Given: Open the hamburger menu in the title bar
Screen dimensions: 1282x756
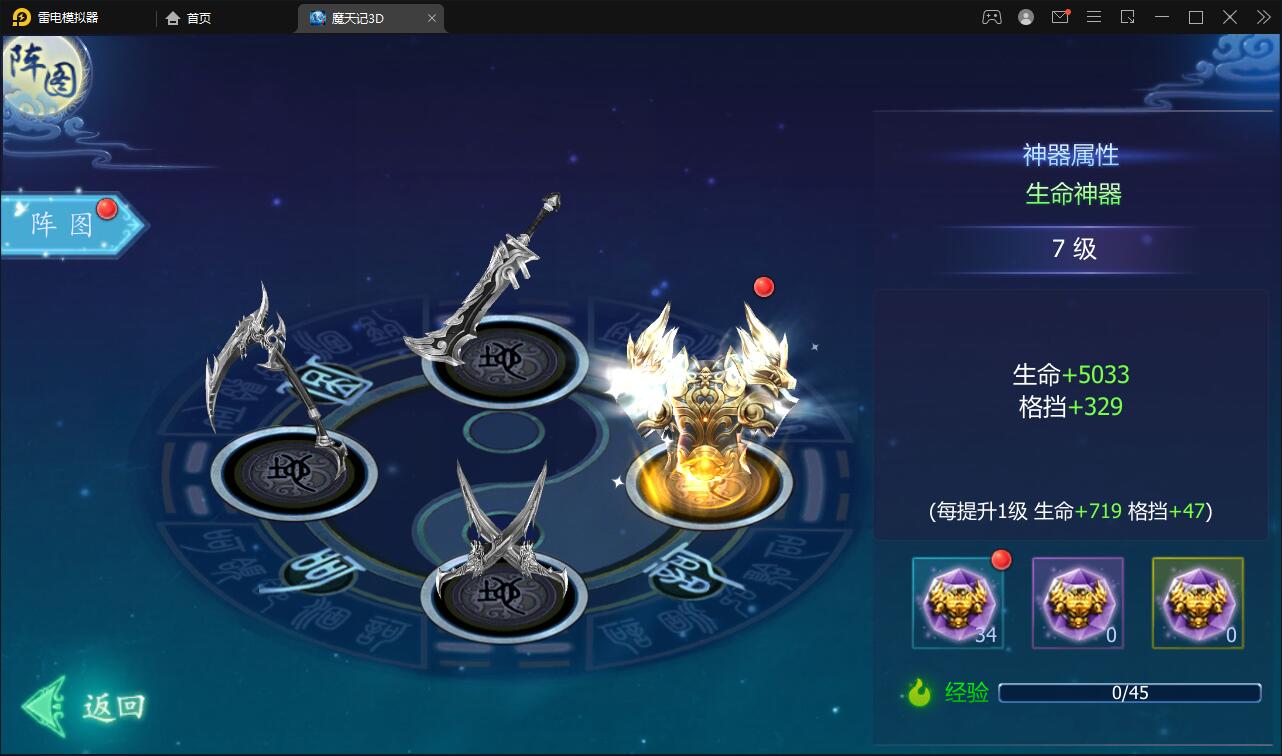Looking at the screenshot, I should [1094, 17].
